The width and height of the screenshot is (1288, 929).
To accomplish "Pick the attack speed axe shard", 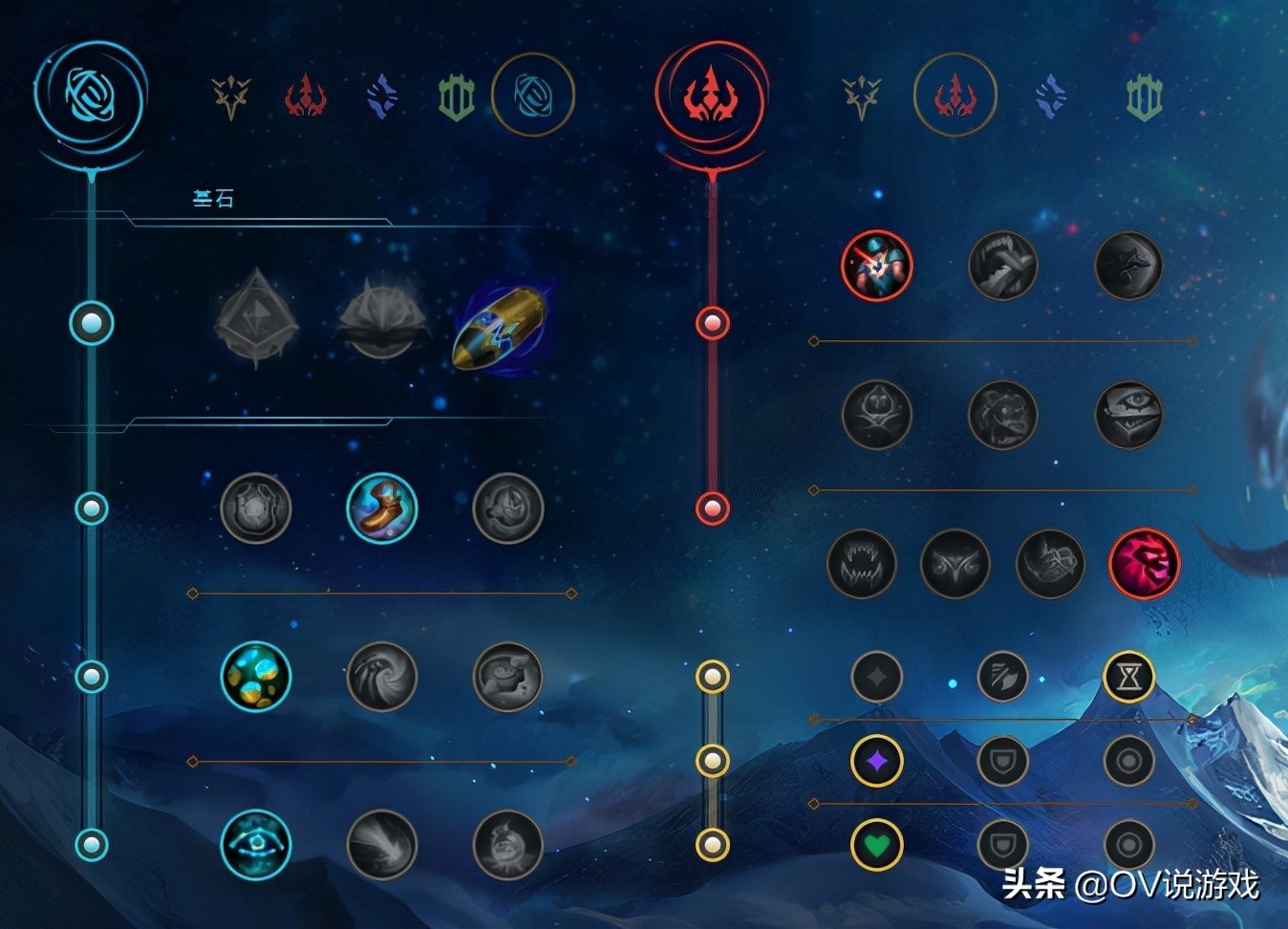I will pos(1002,677).
